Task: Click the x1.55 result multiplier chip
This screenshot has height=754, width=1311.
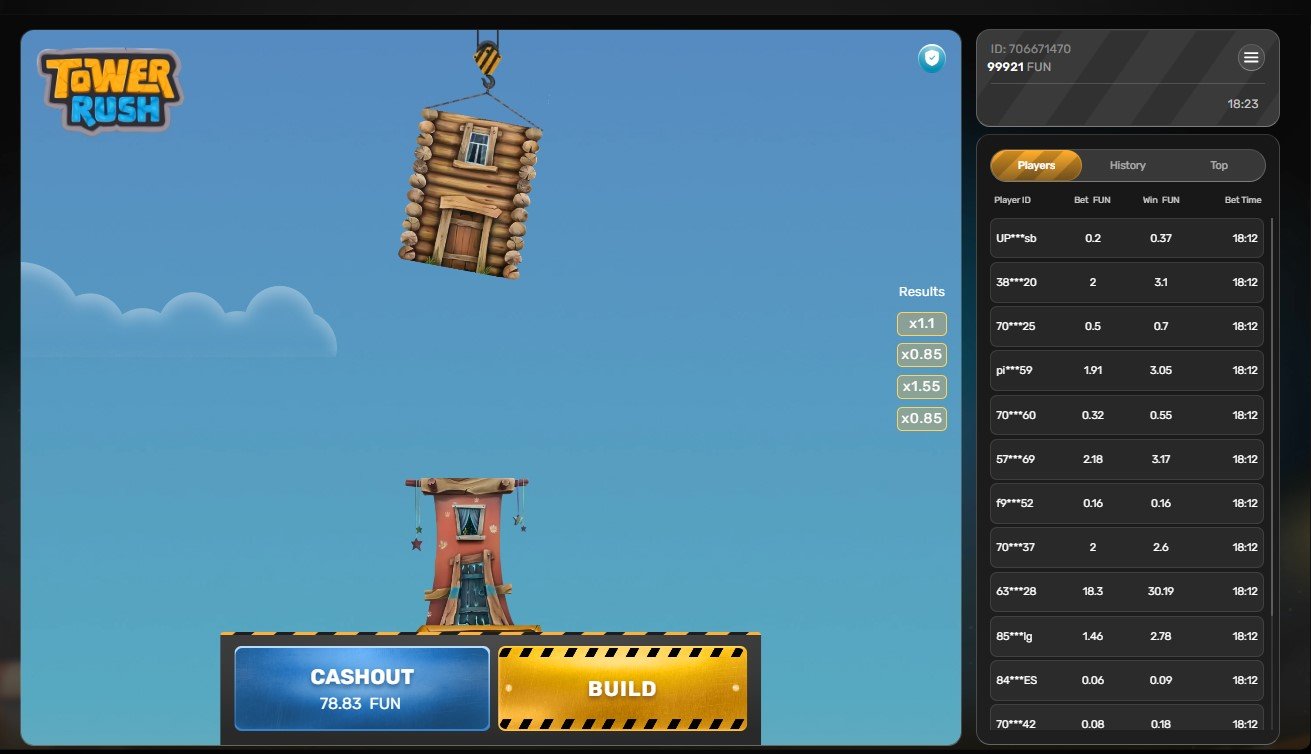Action: (x=920, y=386)
